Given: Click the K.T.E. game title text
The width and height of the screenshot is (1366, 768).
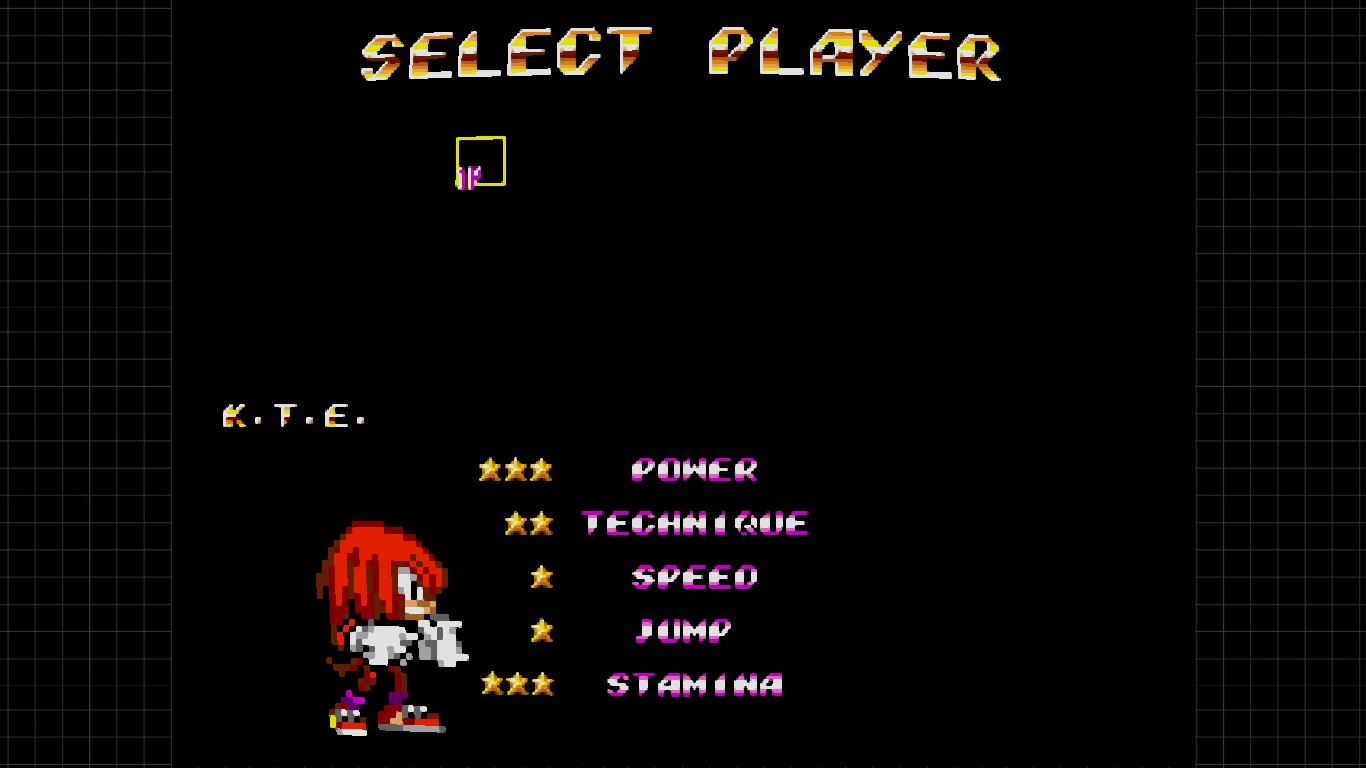Looking at the screenshot, I should click(292, 416).
